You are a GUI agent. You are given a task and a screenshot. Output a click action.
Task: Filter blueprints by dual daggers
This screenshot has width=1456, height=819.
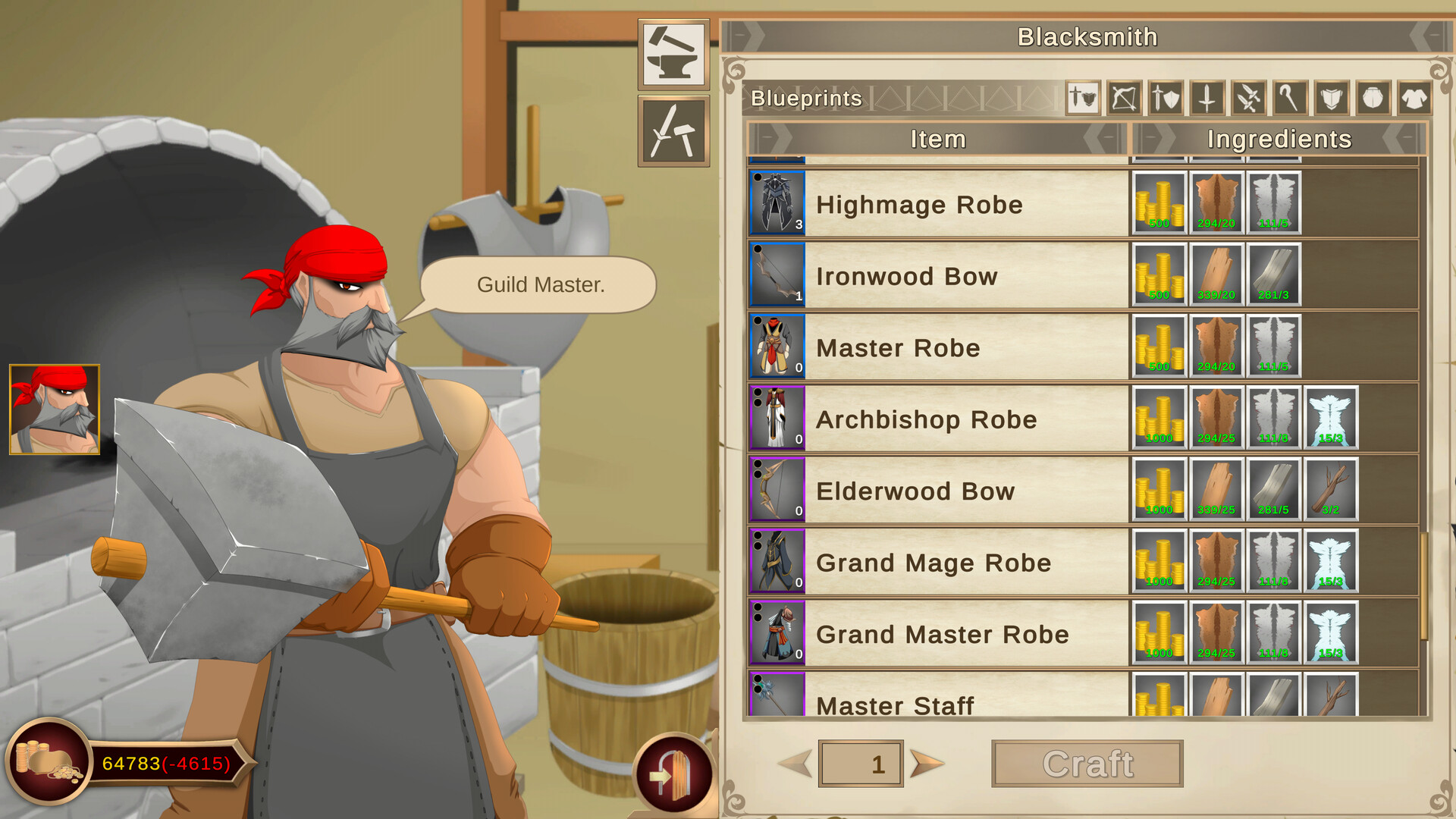(x=1247, y=99)
